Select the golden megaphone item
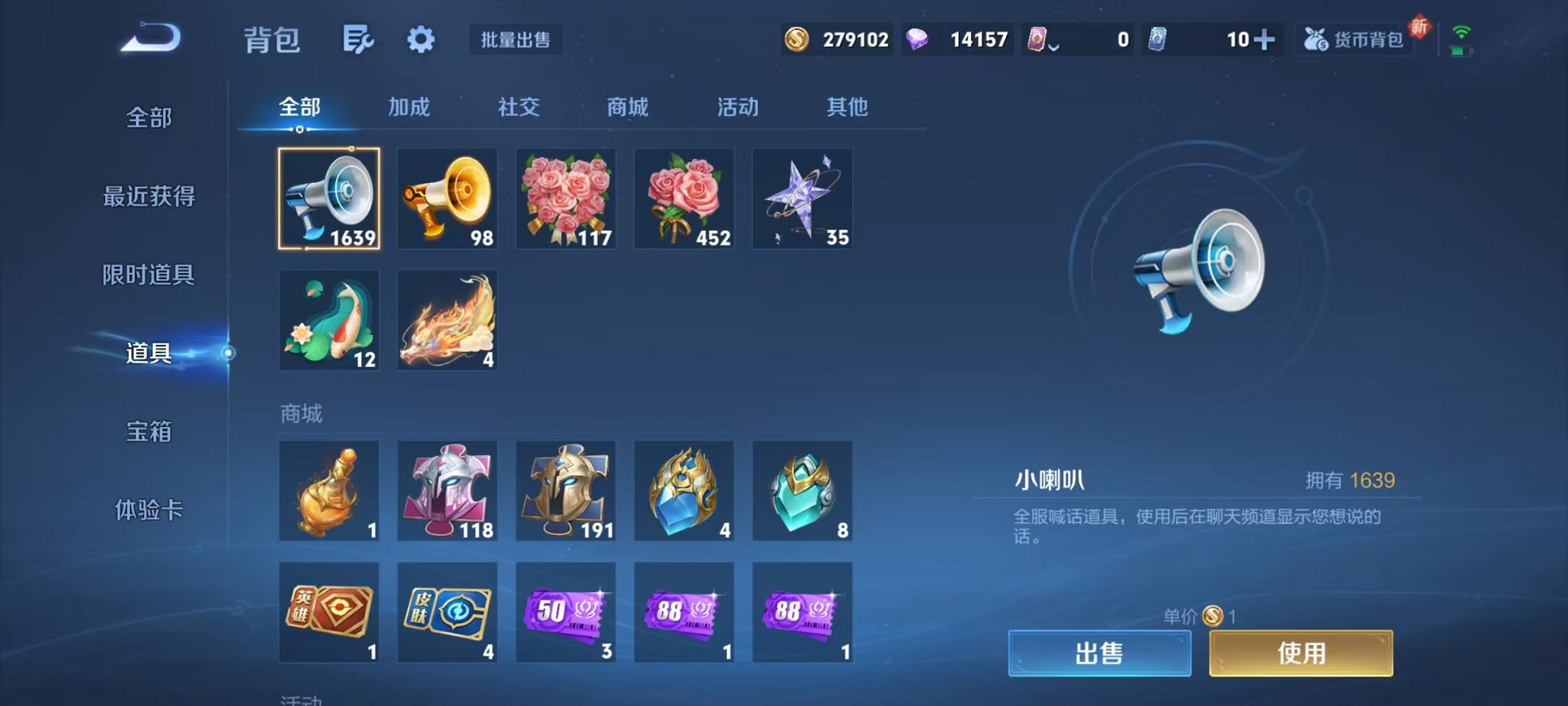The height and width of the screenshot is (706, 1568). tap(447, 198)
